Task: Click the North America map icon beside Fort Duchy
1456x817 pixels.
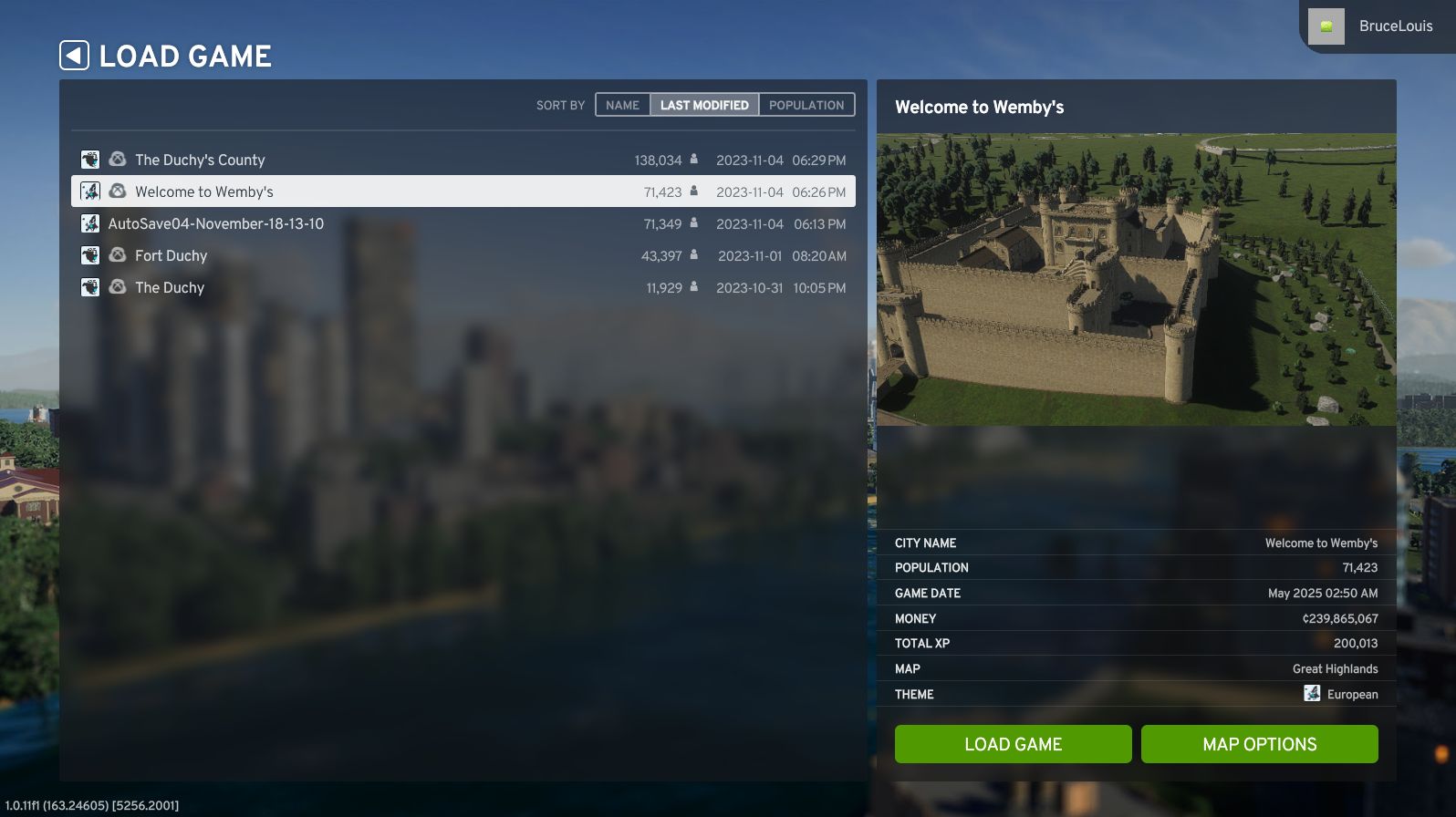Action: point(90,255)
